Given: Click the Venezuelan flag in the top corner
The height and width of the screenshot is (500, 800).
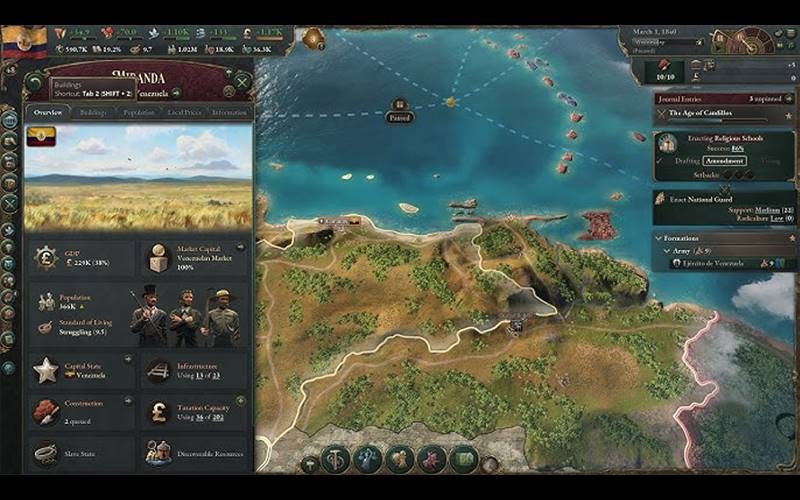Looking at the screenshot, I should [x=24, y=41].
